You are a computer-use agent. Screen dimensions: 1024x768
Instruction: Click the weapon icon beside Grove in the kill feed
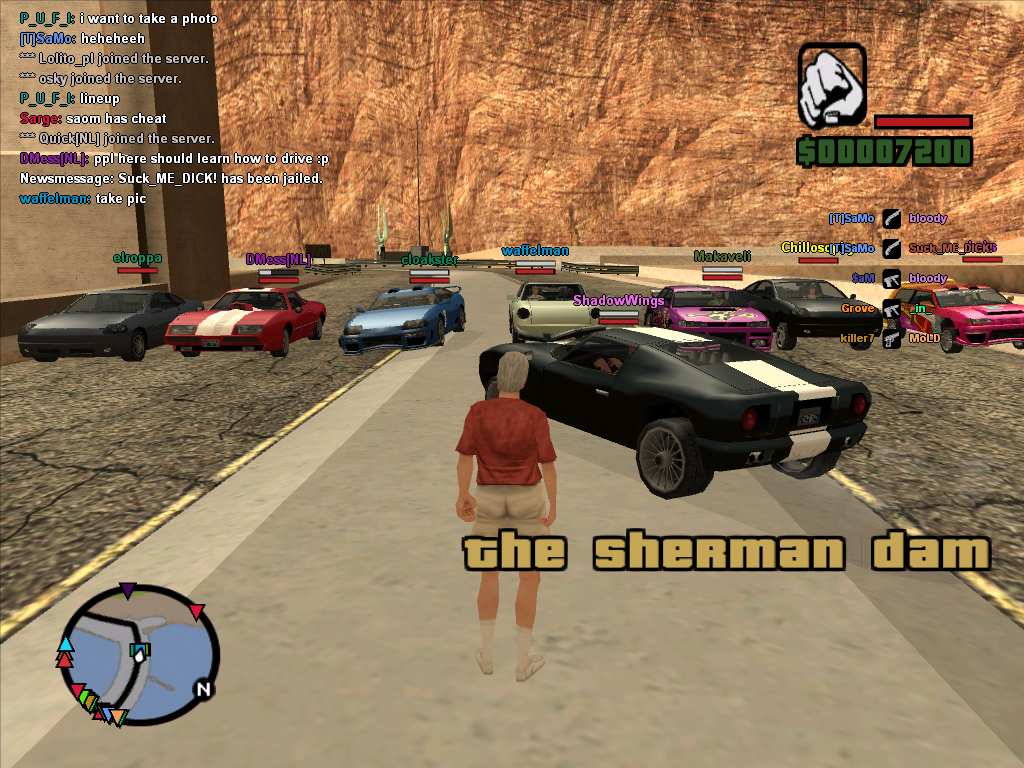[891, 309]
